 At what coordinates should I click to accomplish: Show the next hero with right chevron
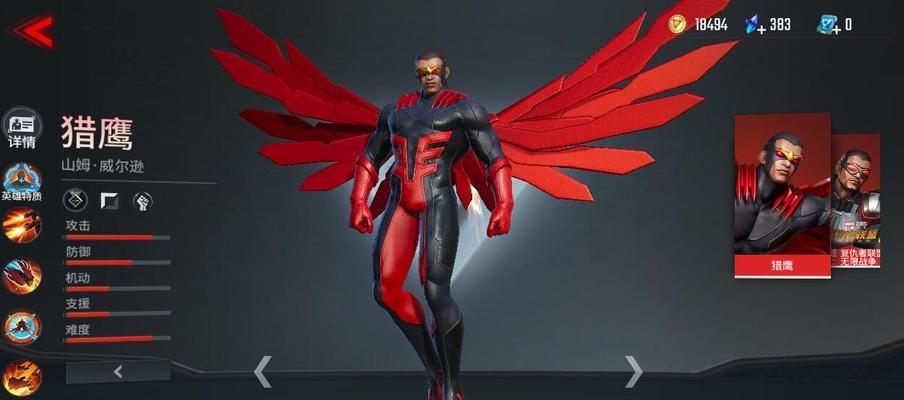633,371
